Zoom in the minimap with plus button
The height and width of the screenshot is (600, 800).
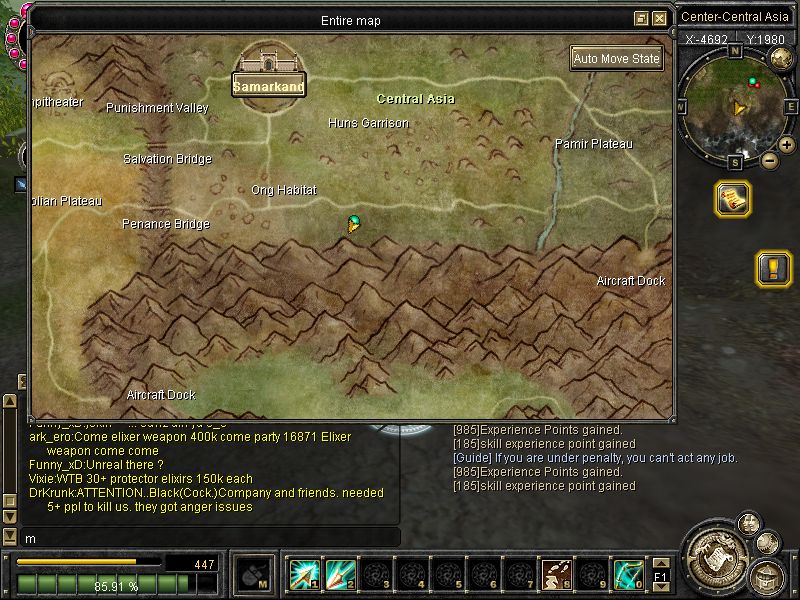coord(787,146)
